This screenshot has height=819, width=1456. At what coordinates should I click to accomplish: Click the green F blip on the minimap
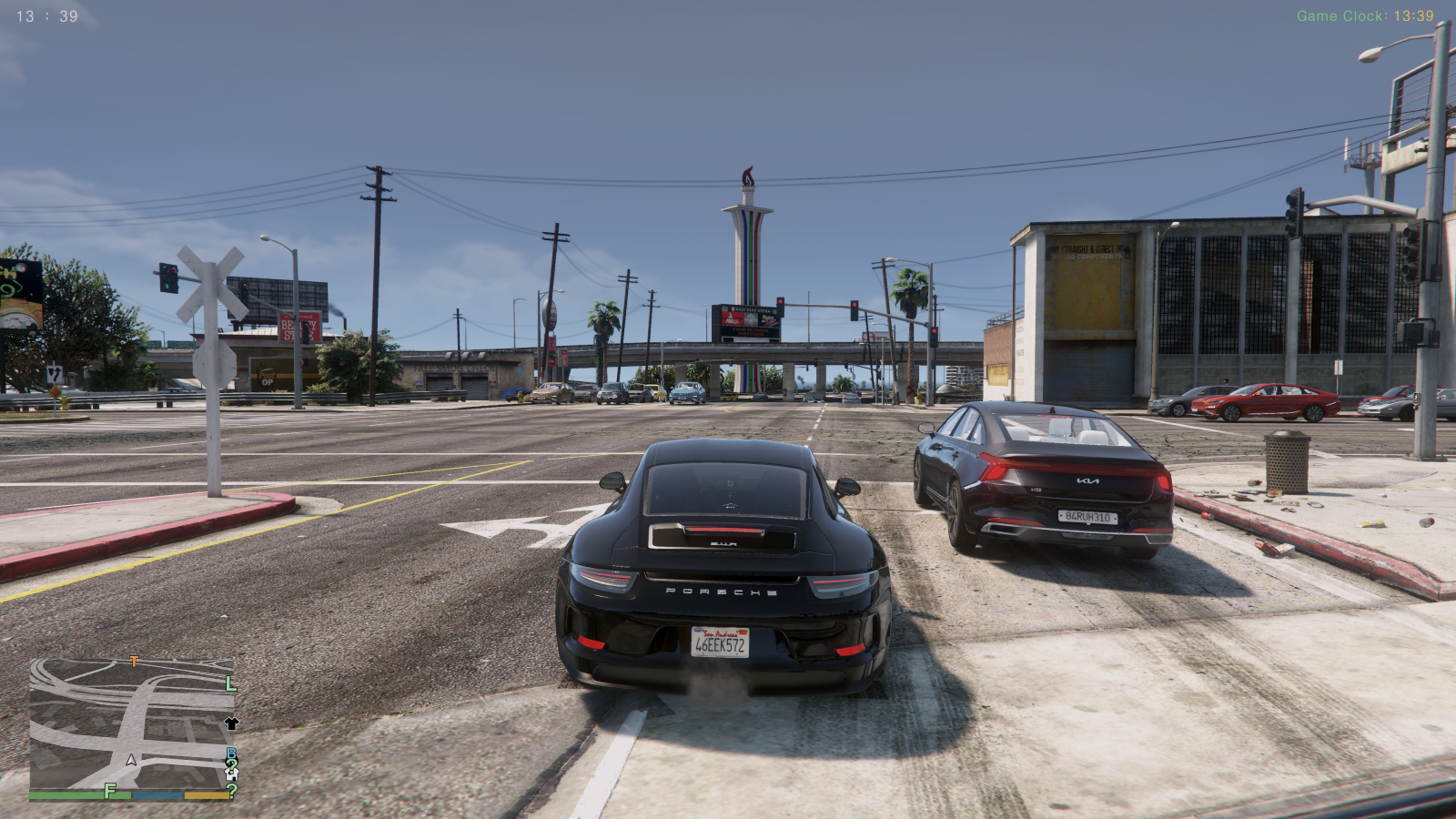coord(109,792)
